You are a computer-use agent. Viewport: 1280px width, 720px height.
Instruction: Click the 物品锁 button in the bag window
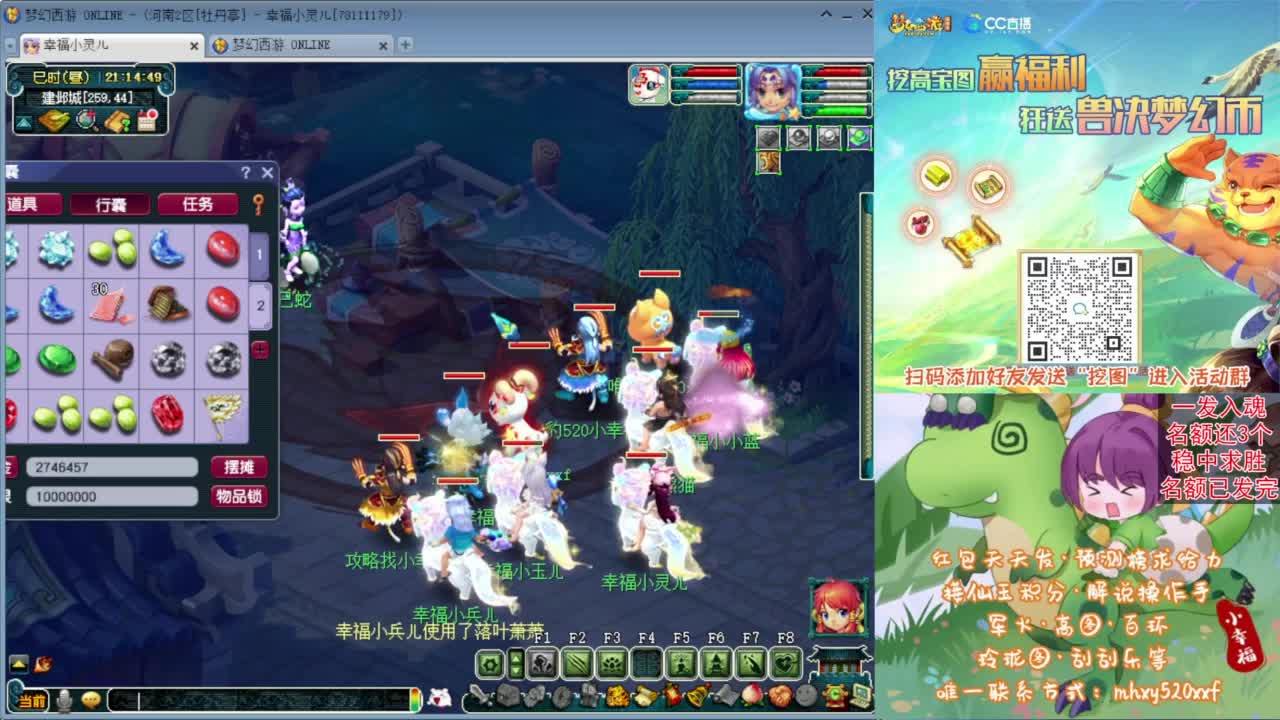(x=241, y=495)
